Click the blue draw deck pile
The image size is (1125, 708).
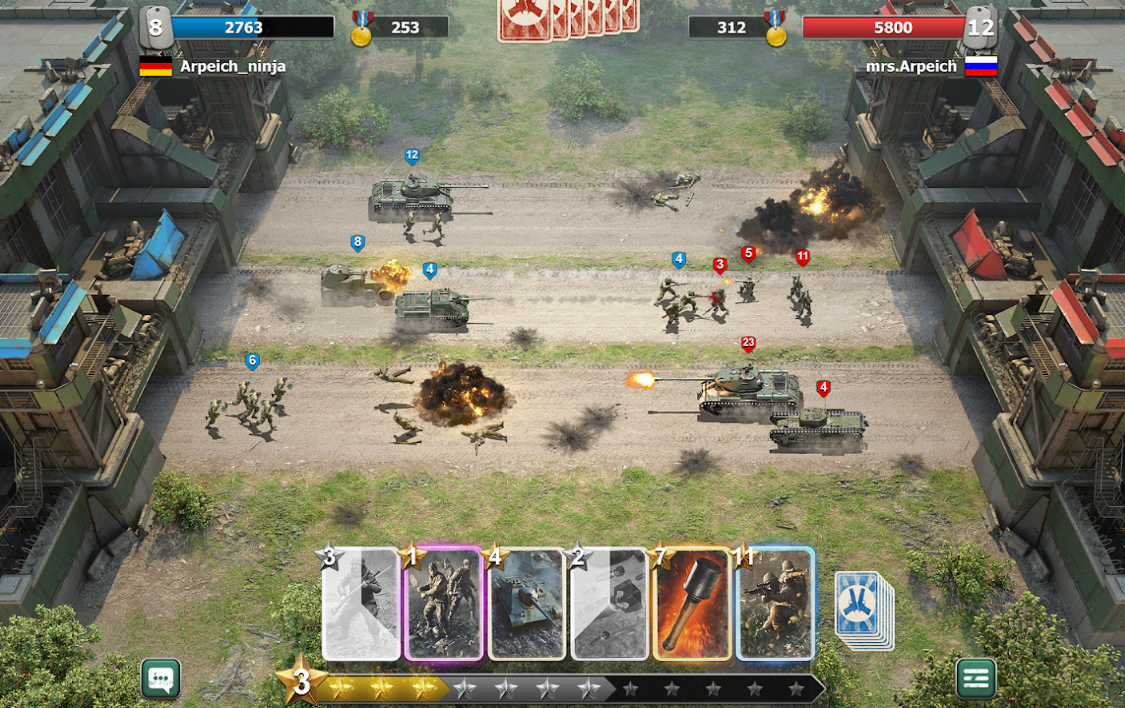(x=862, y=606)
